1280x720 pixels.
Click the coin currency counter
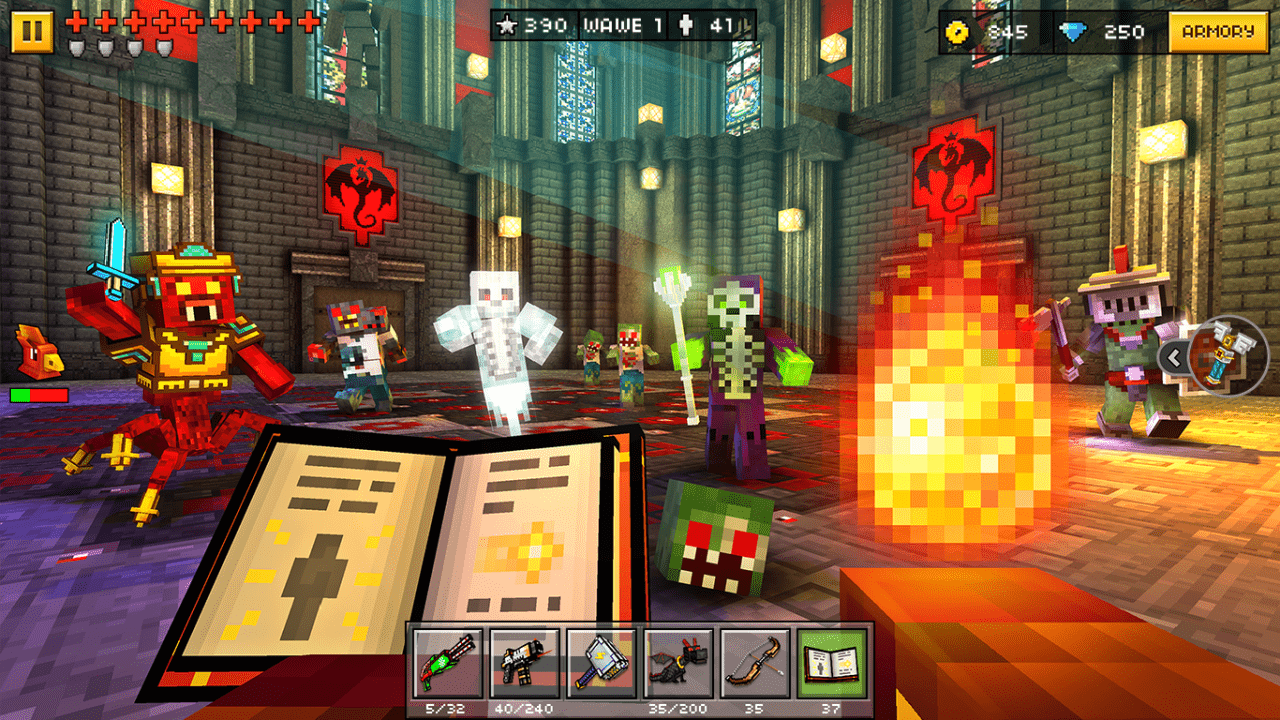click(985, 31)
